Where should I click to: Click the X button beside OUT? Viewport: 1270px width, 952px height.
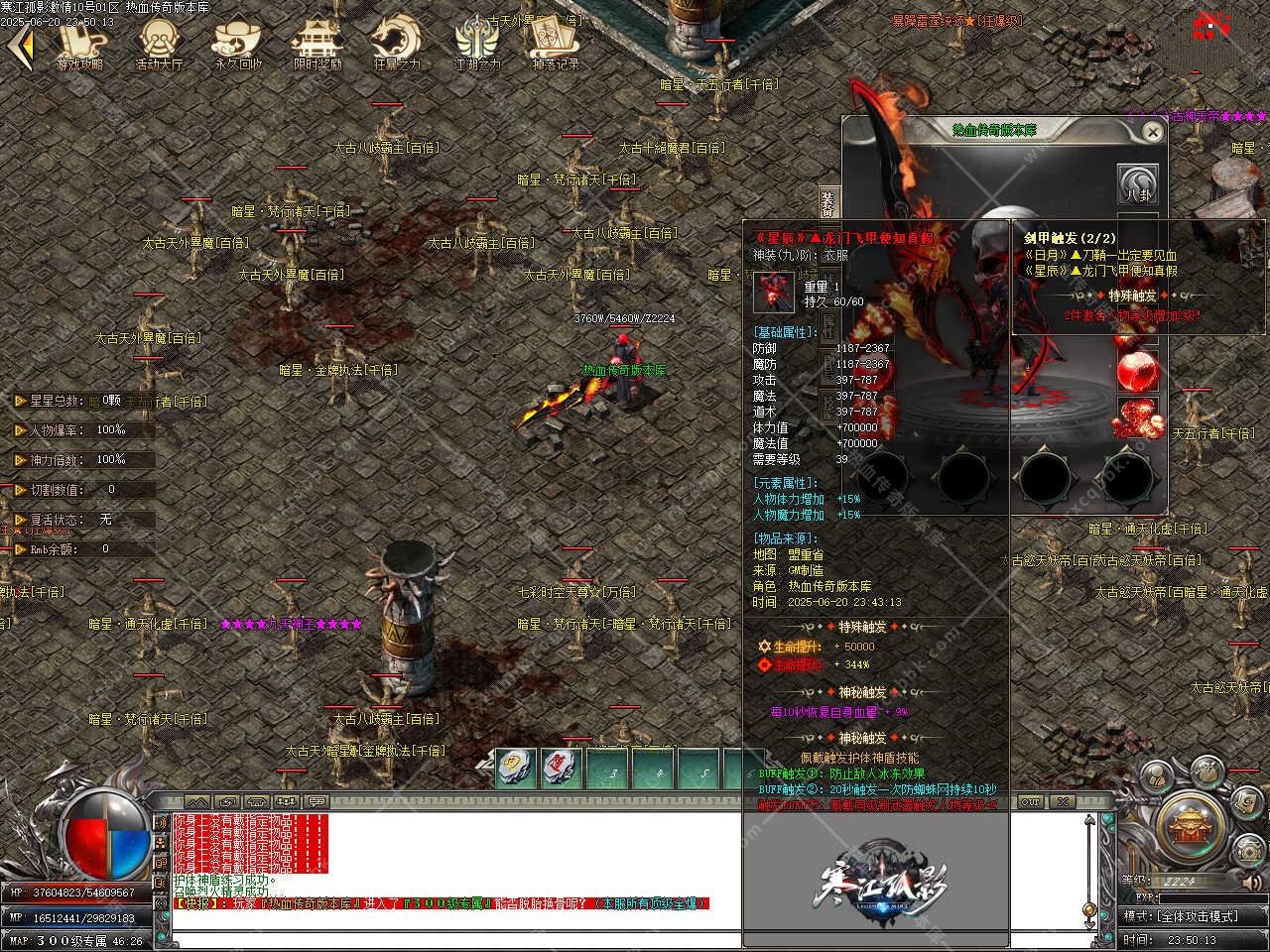pyautogui.click(x=1061, y=801)
